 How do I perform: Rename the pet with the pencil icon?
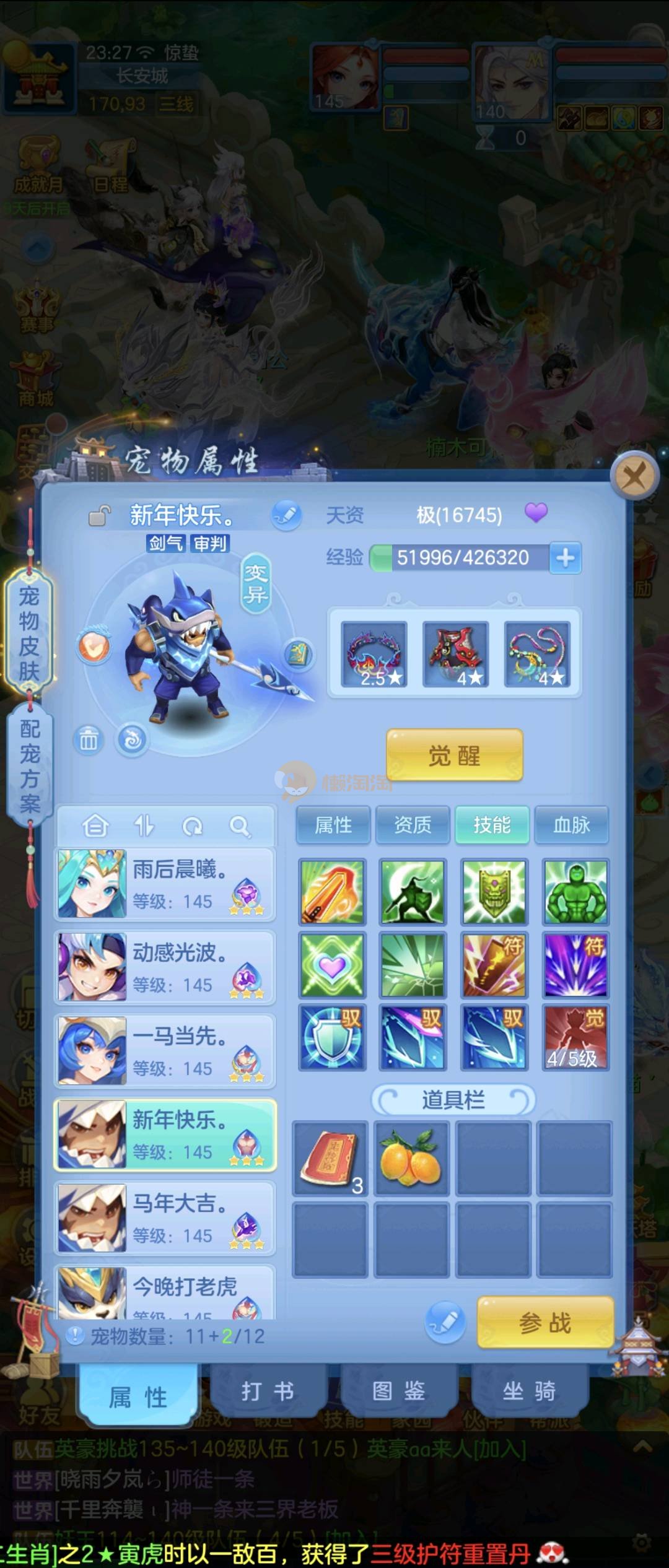point(286,515)
